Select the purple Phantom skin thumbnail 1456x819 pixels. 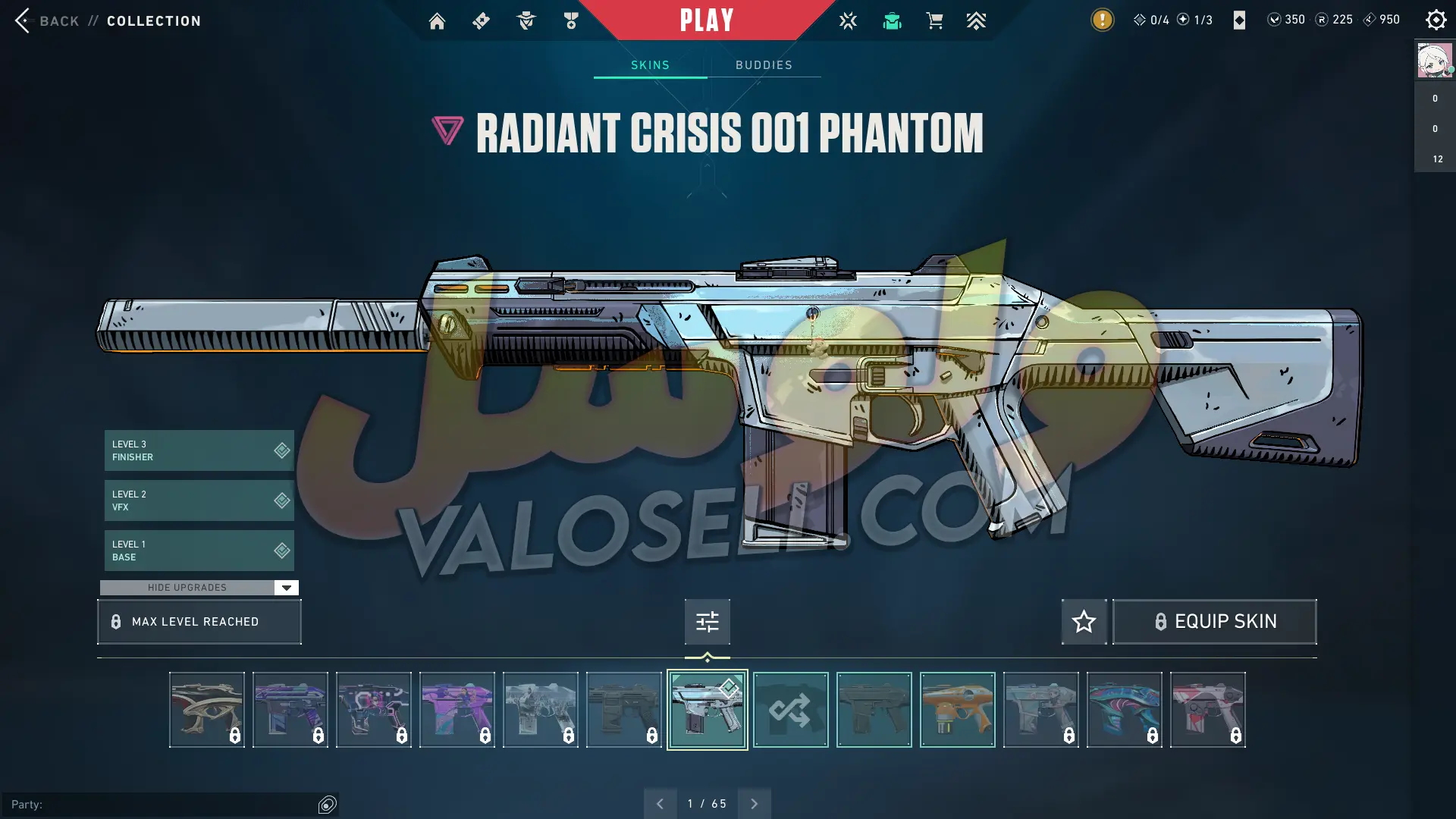click(457, 710)
